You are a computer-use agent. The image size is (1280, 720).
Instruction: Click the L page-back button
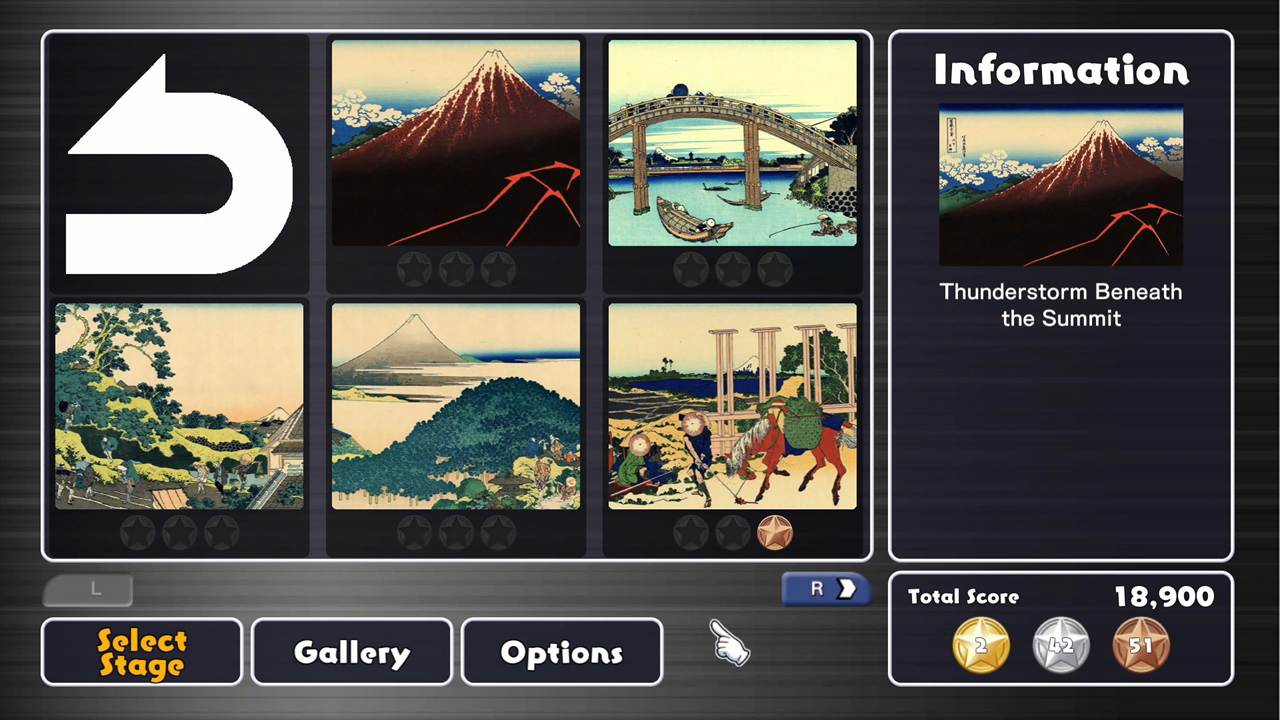click(x=88, y=589)
